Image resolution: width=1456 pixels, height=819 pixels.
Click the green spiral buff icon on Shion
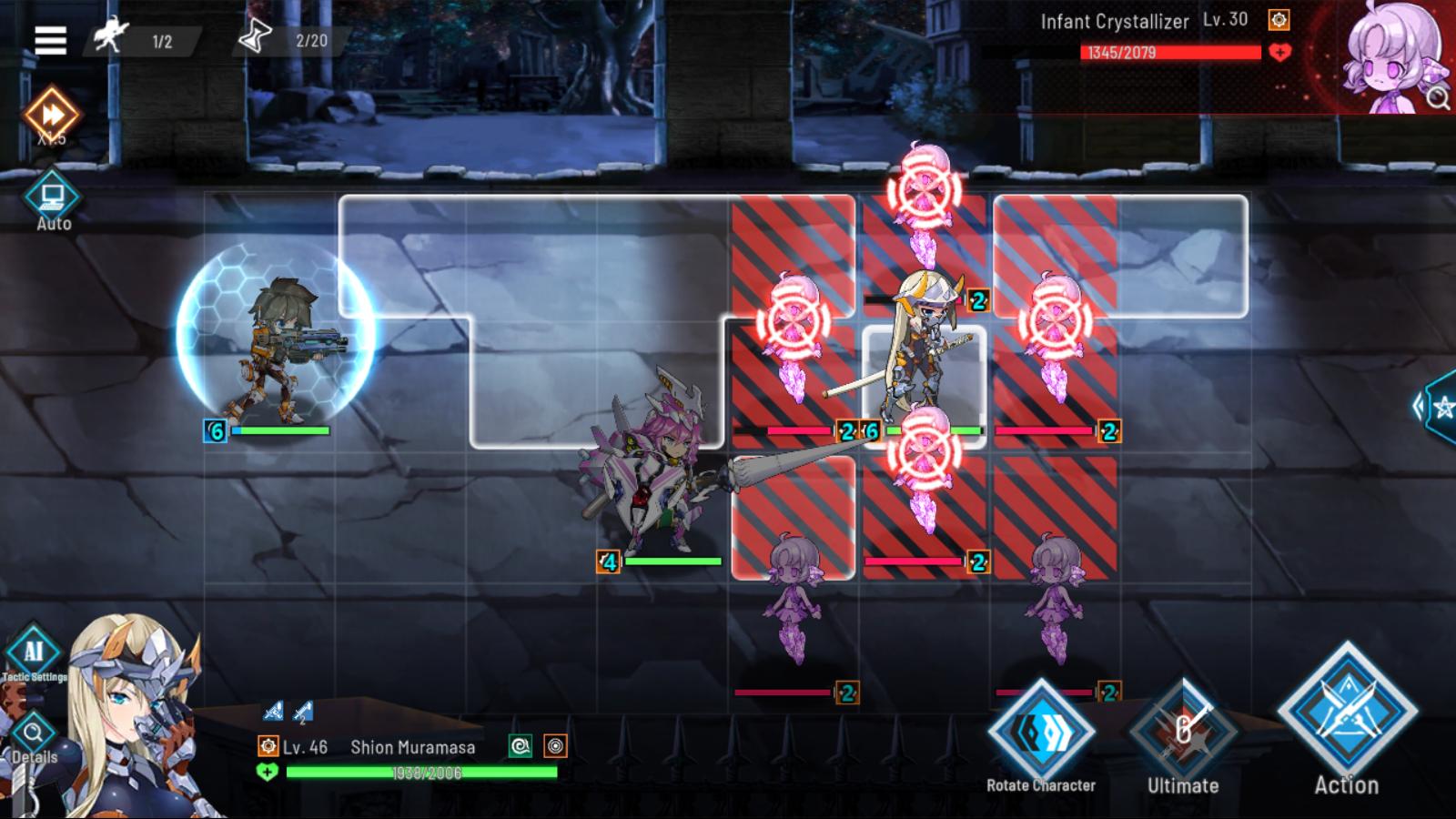(x=521, y=747)
